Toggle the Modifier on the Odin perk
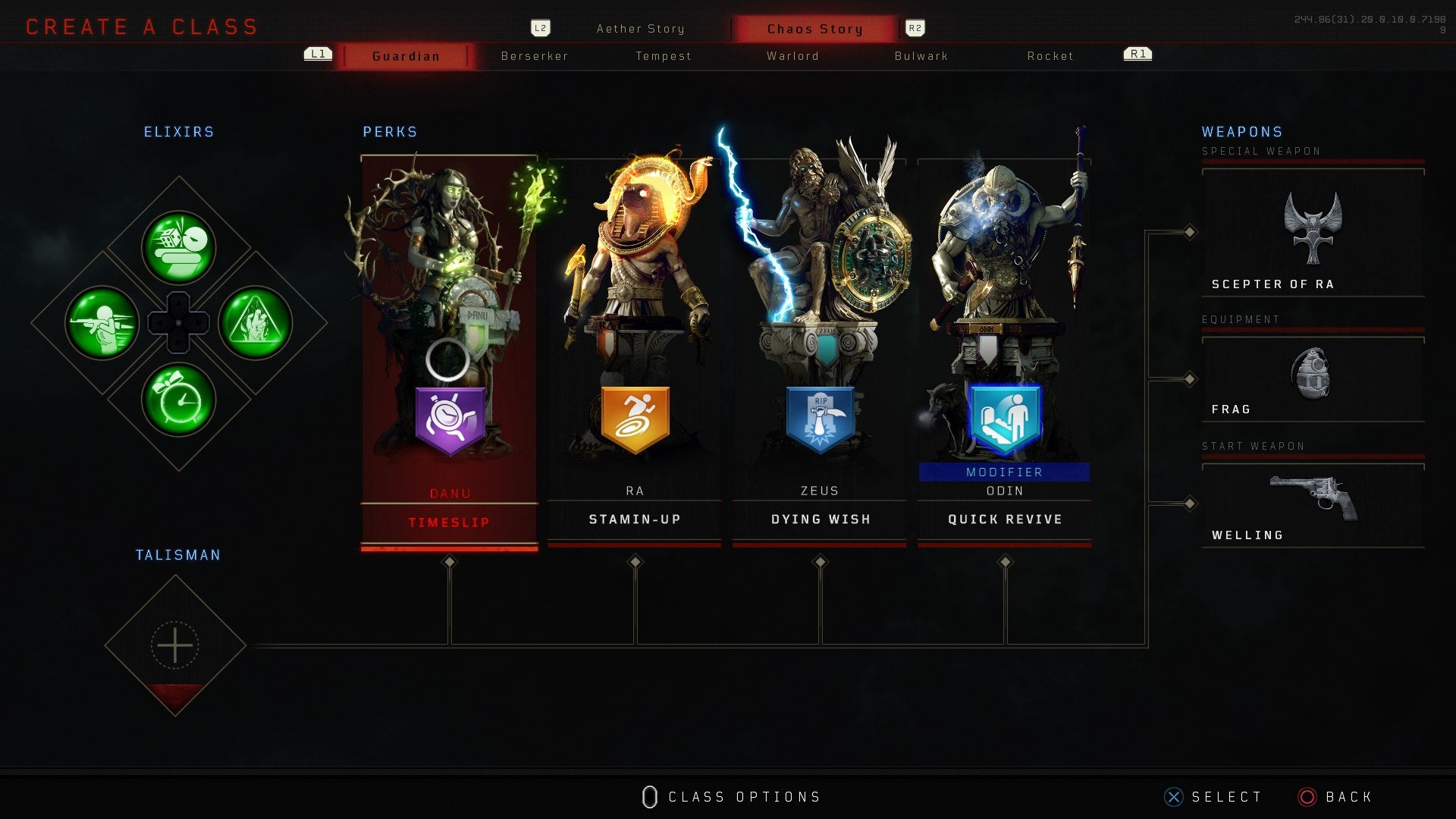 click(1004, 471)
